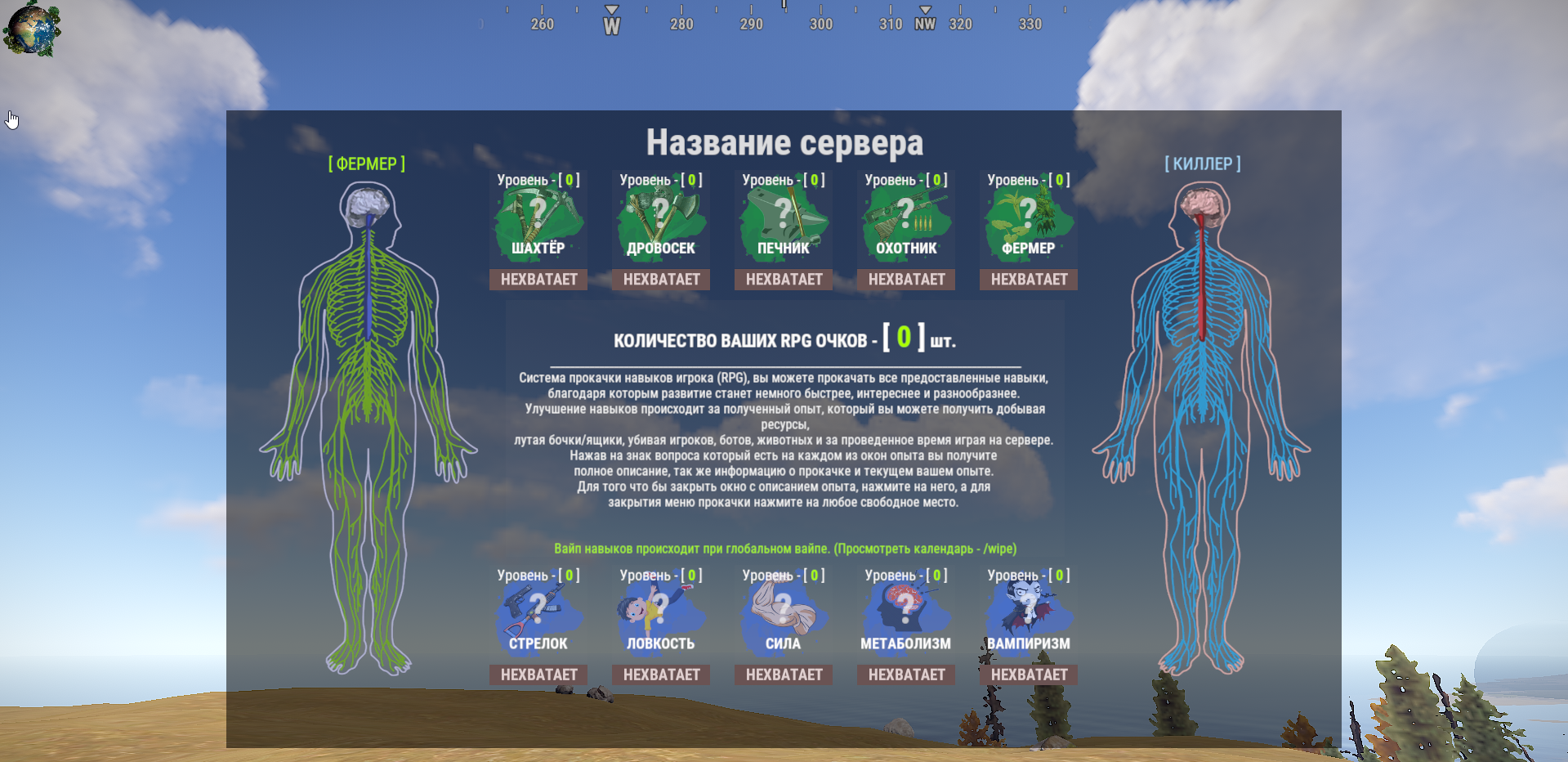The image size is (1568, 762).
Task: Click the Вампиризм vampire skill icon
Action: (1028, 607)
